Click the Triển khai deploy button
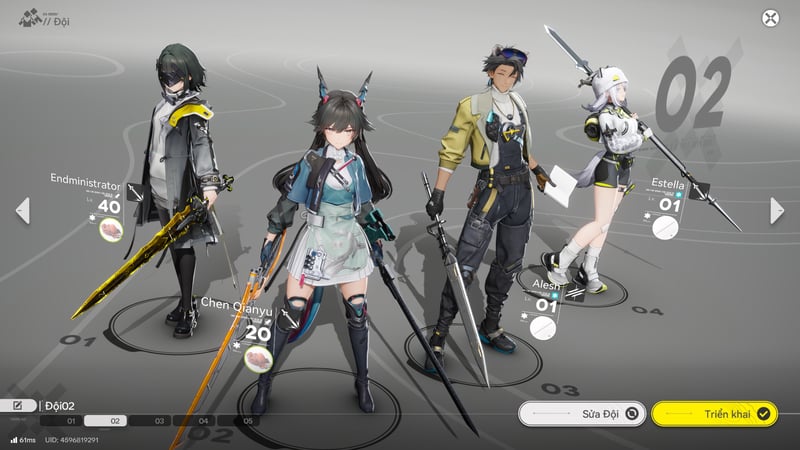 714,412
